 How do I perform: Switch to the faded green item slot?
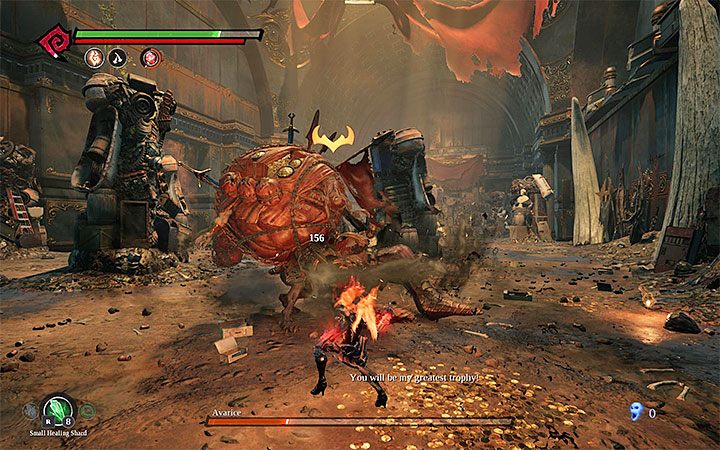pyautogui.click(x=87, y=410)
